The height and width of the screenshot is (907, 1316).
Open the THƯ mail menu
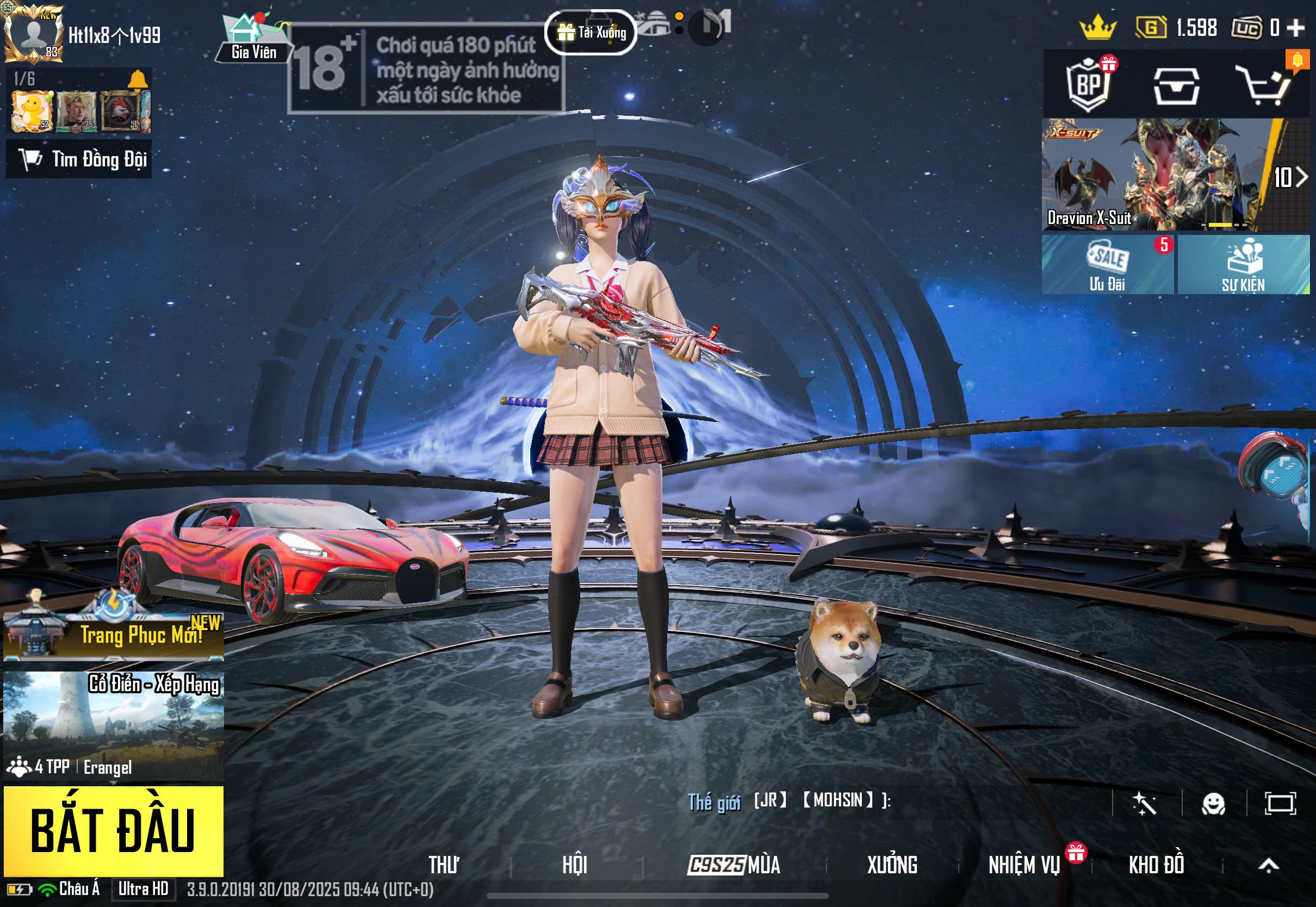pyautogui.click(x=444, y=865)
